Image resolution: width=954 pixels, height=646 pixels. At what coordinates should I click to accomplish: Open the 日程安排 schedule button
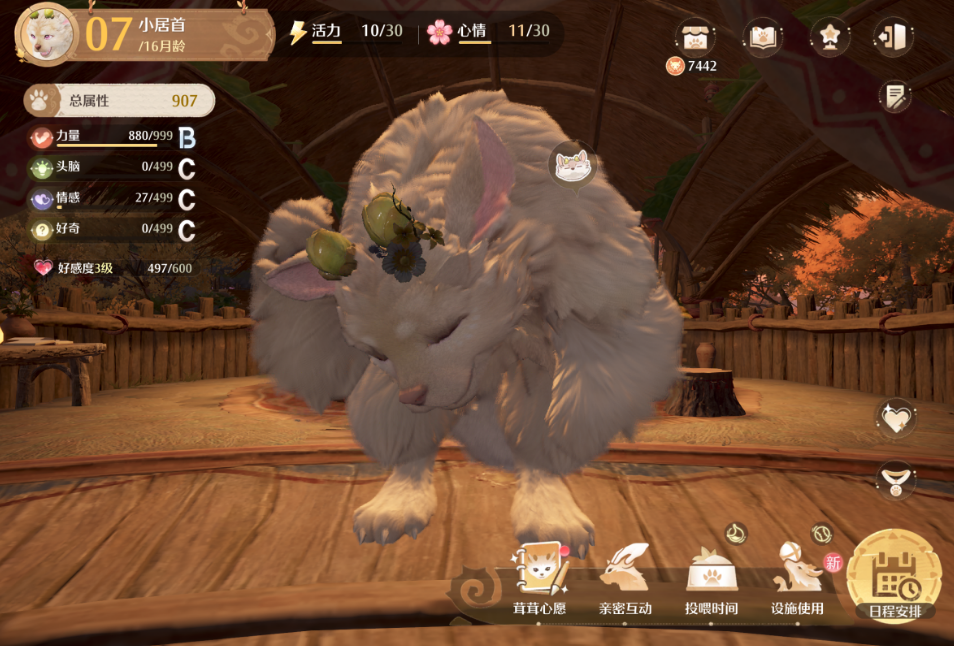pos(894,578)
